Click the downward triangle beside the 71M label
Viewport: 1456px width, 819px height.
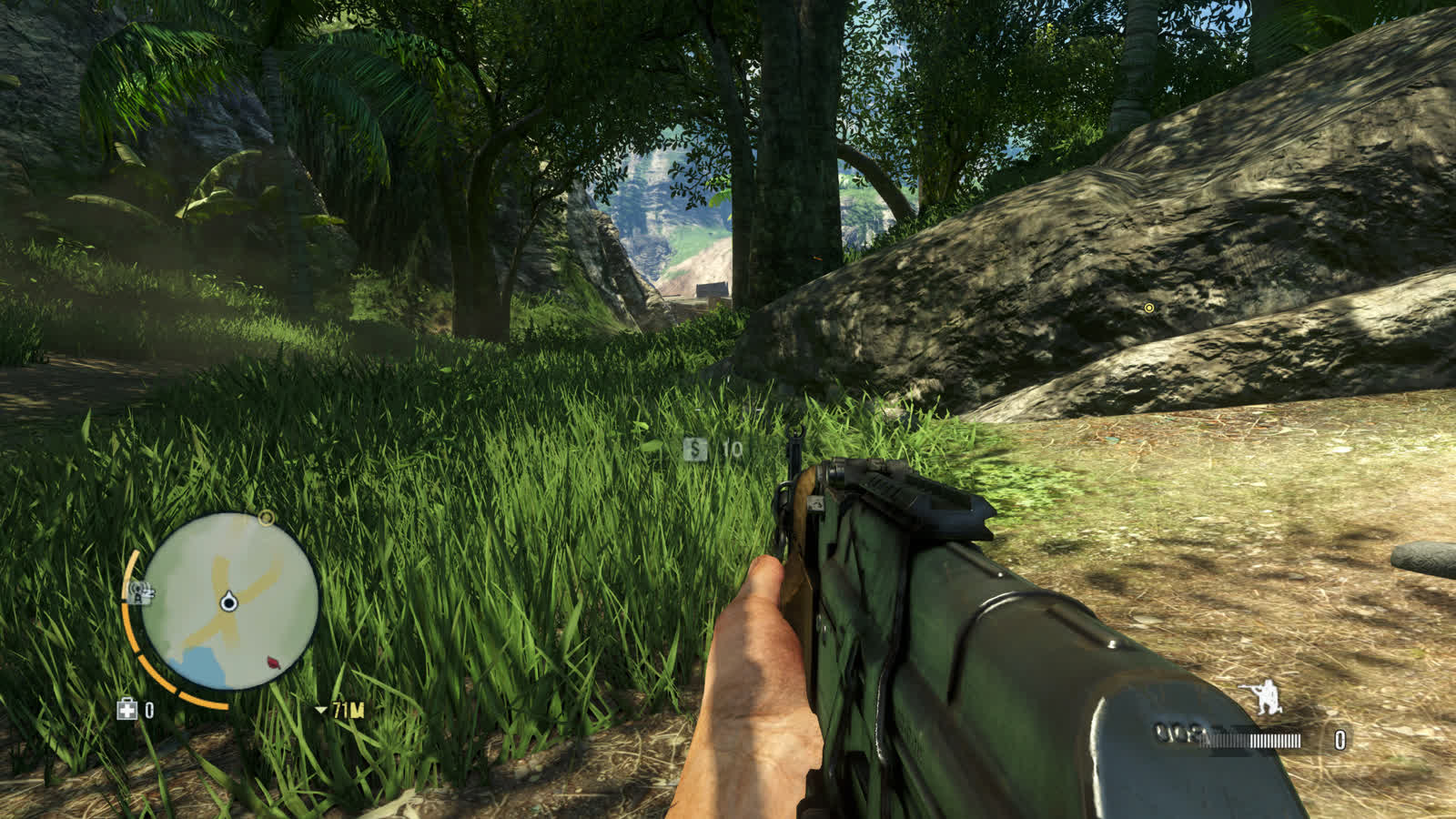[322, 710]
